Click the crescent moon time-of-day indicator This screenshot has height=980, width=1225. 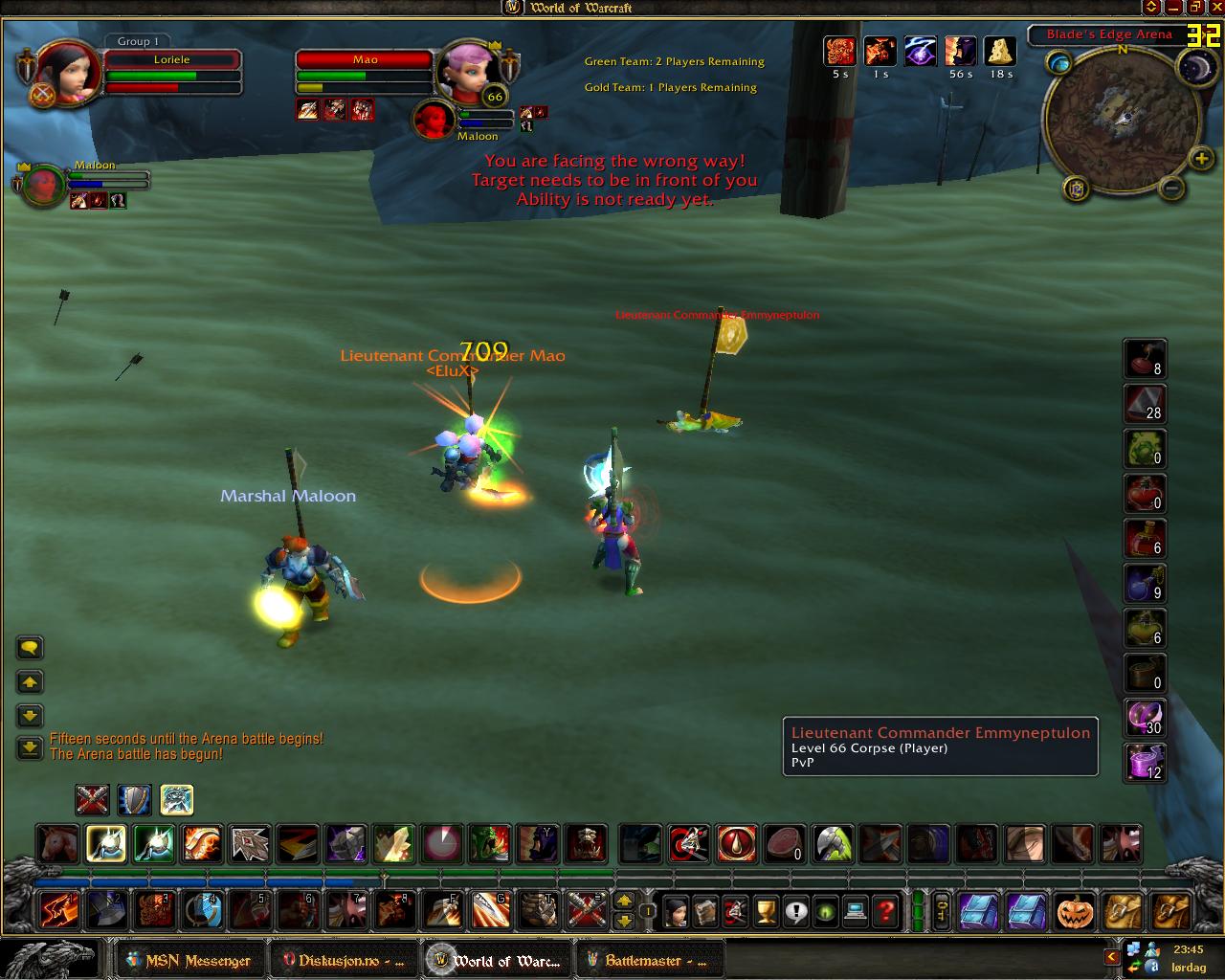coord(1197,67)
